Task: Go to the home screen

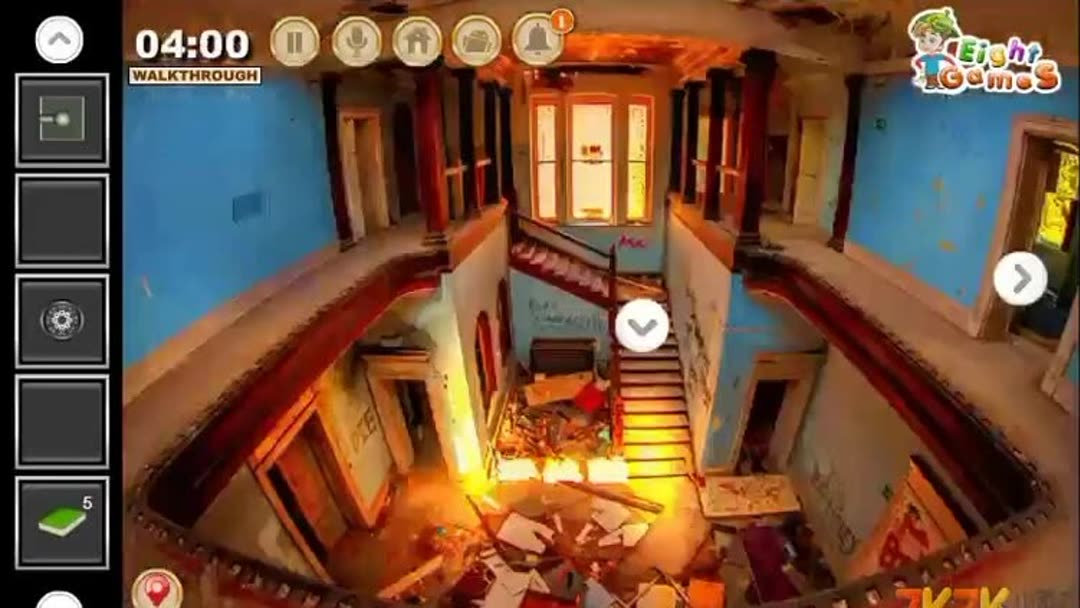Action: coord(417,42)
